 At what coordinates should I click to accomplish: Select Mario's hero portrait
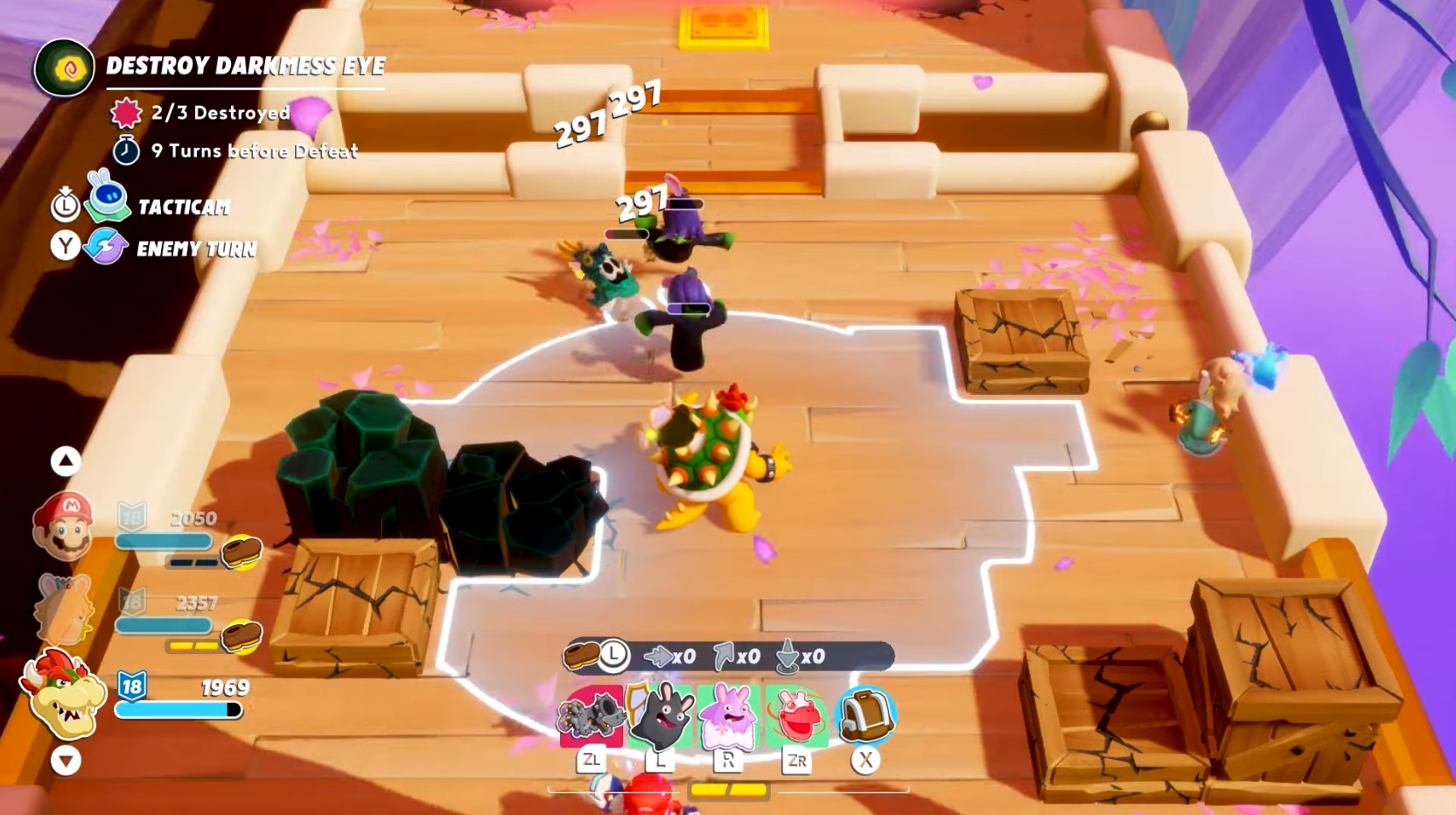tap(63, 525)
